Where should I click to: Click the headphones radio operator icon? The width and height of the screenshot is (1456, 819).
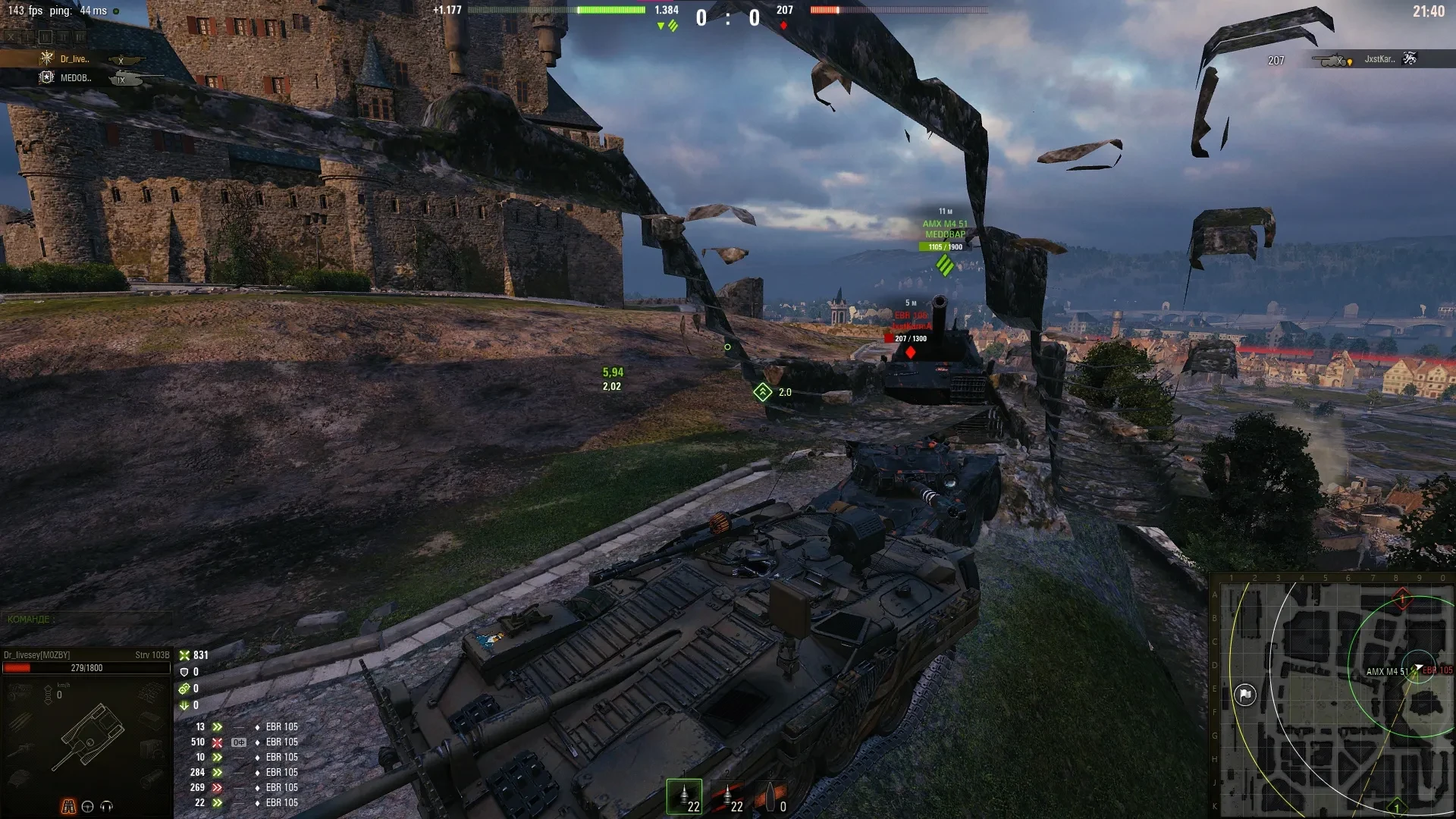(x=107, y=806)
